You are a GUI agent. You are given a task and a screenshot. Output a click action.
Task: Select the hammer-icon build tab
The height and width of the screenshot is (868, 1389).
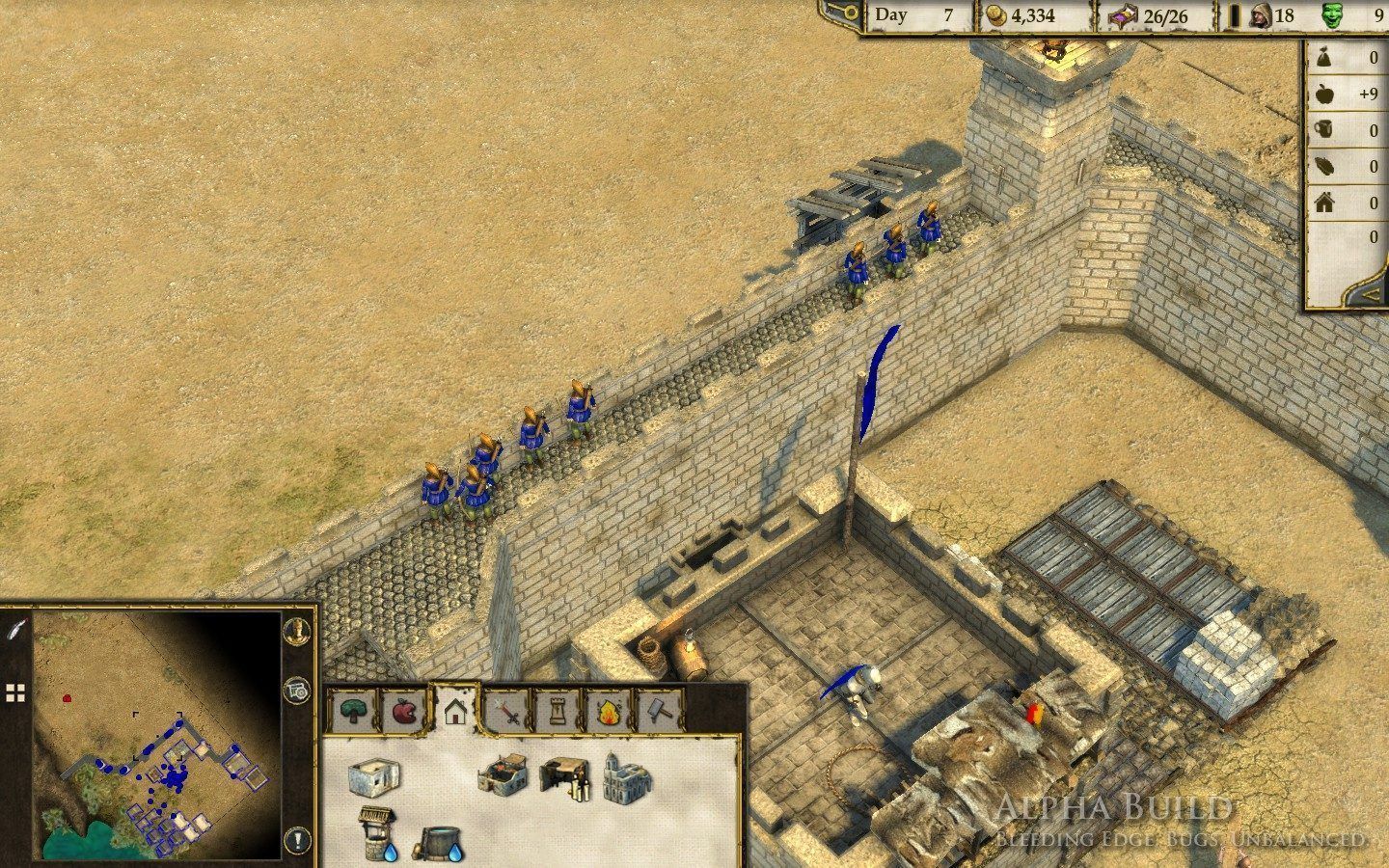(659, 712)
